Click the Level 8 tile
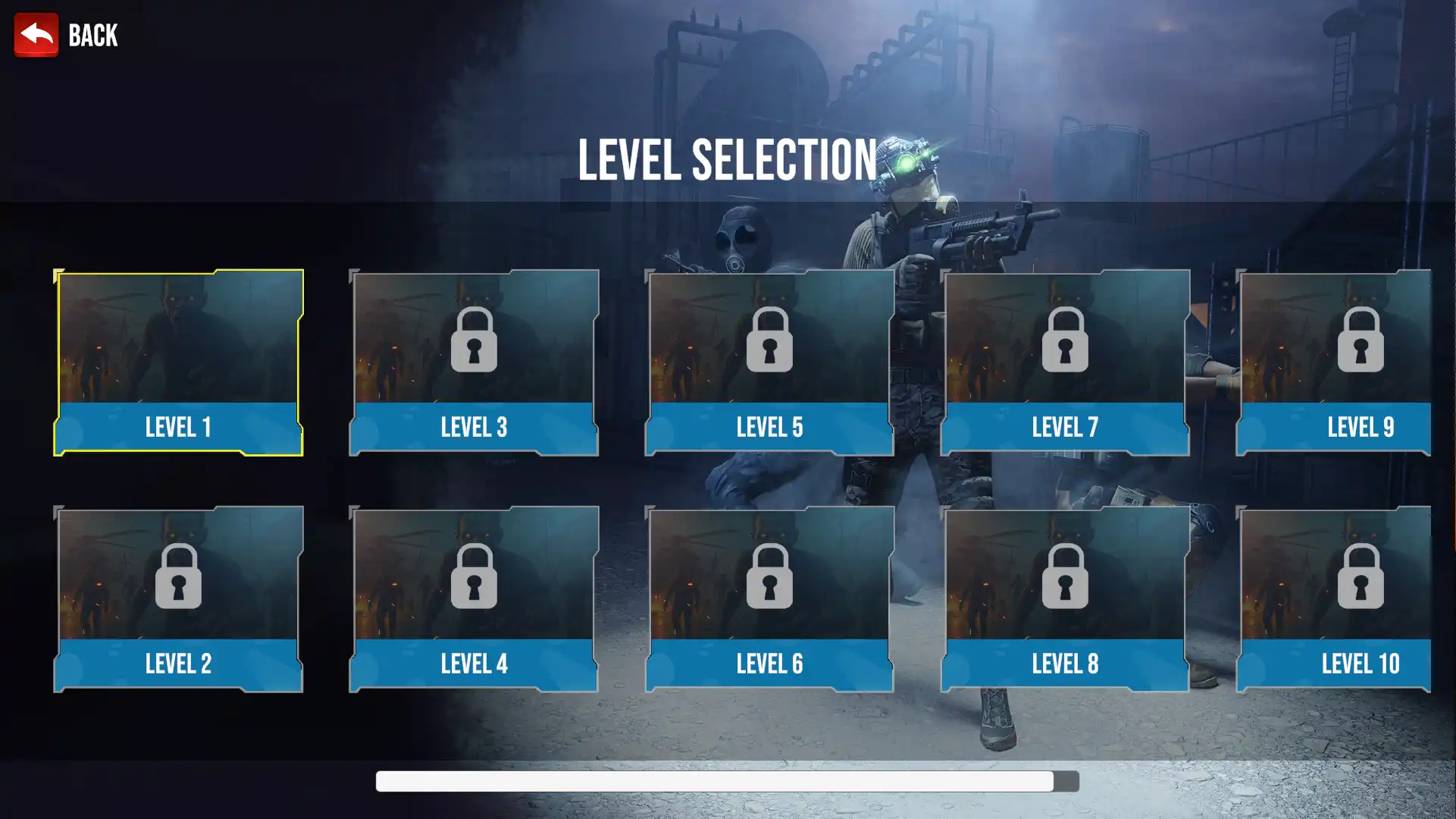This screenshot has width=1456, height=819. pos(1065,599)
